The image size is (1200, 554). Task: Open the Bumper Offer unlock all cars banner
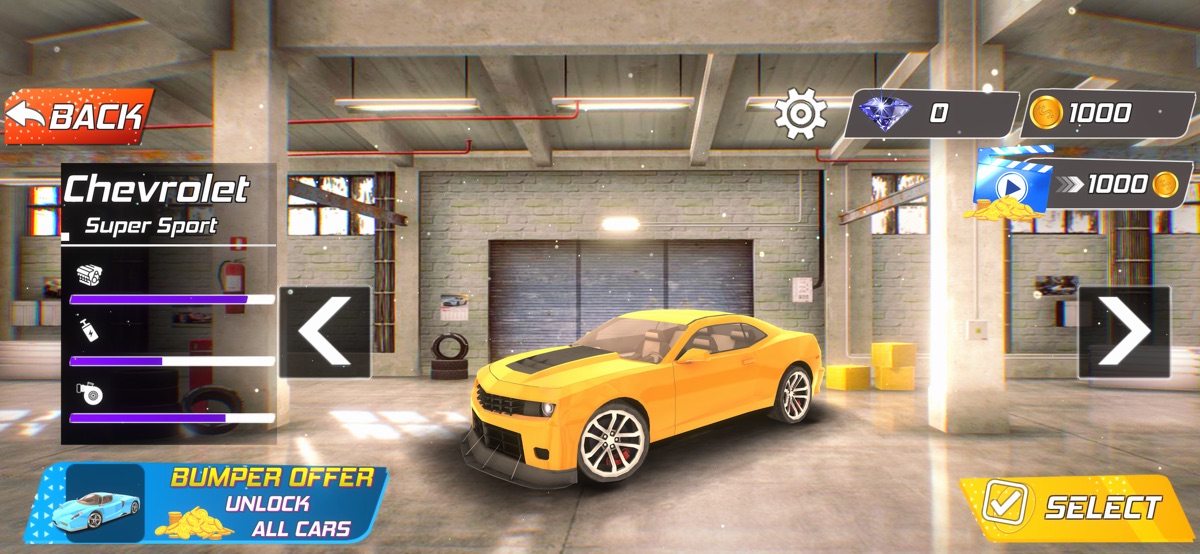click(x=207, y=502)
